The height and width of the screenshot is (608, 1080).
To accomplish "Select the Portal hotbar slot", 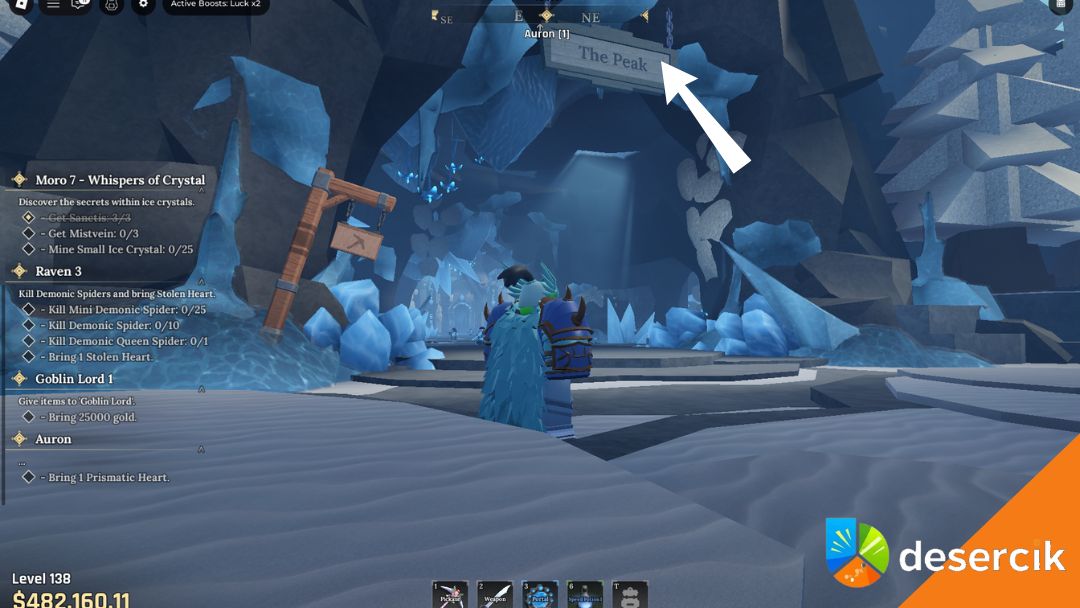I will click(540, 594).
